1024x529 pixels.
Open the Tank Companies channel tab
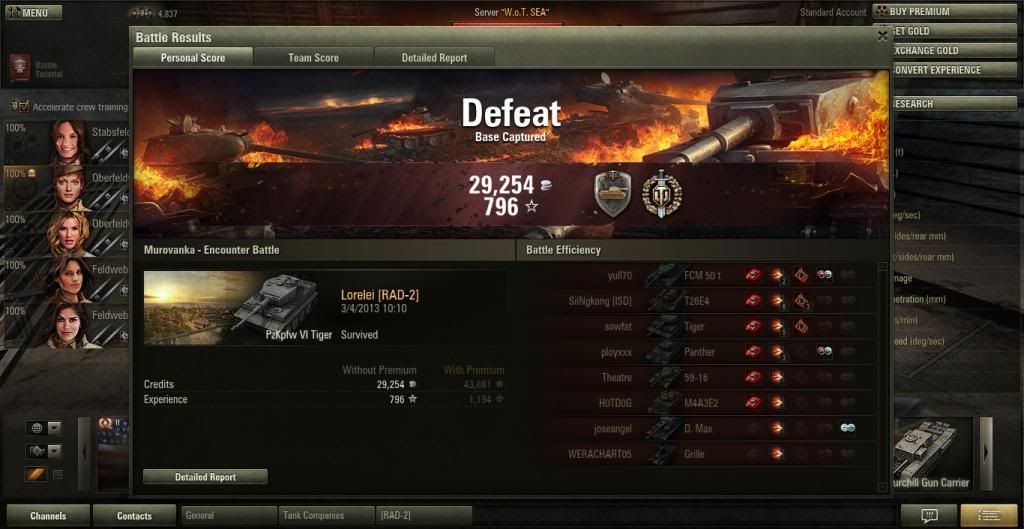[325, 516]
